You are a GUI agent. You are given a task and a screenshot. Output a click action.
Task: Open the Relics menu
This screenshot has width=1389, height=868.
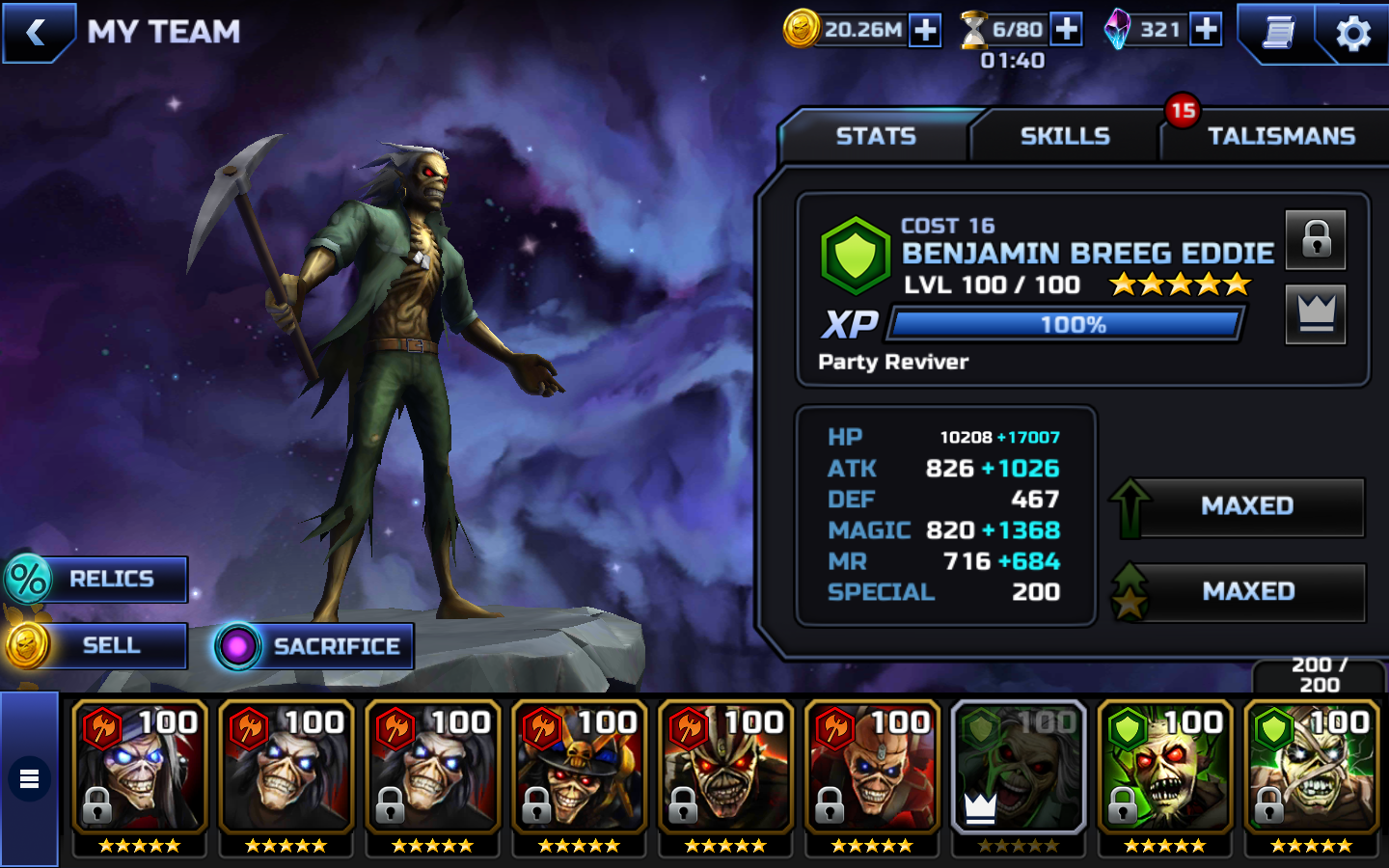coord(96,579)
